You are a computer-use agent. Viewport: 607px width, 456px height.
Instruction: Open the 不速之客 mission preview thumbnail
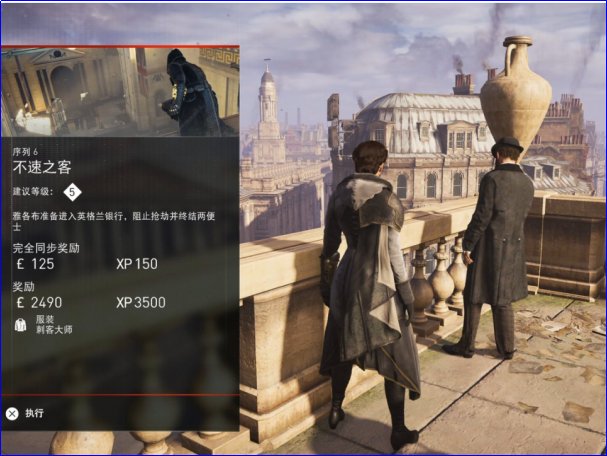(119, 91)
